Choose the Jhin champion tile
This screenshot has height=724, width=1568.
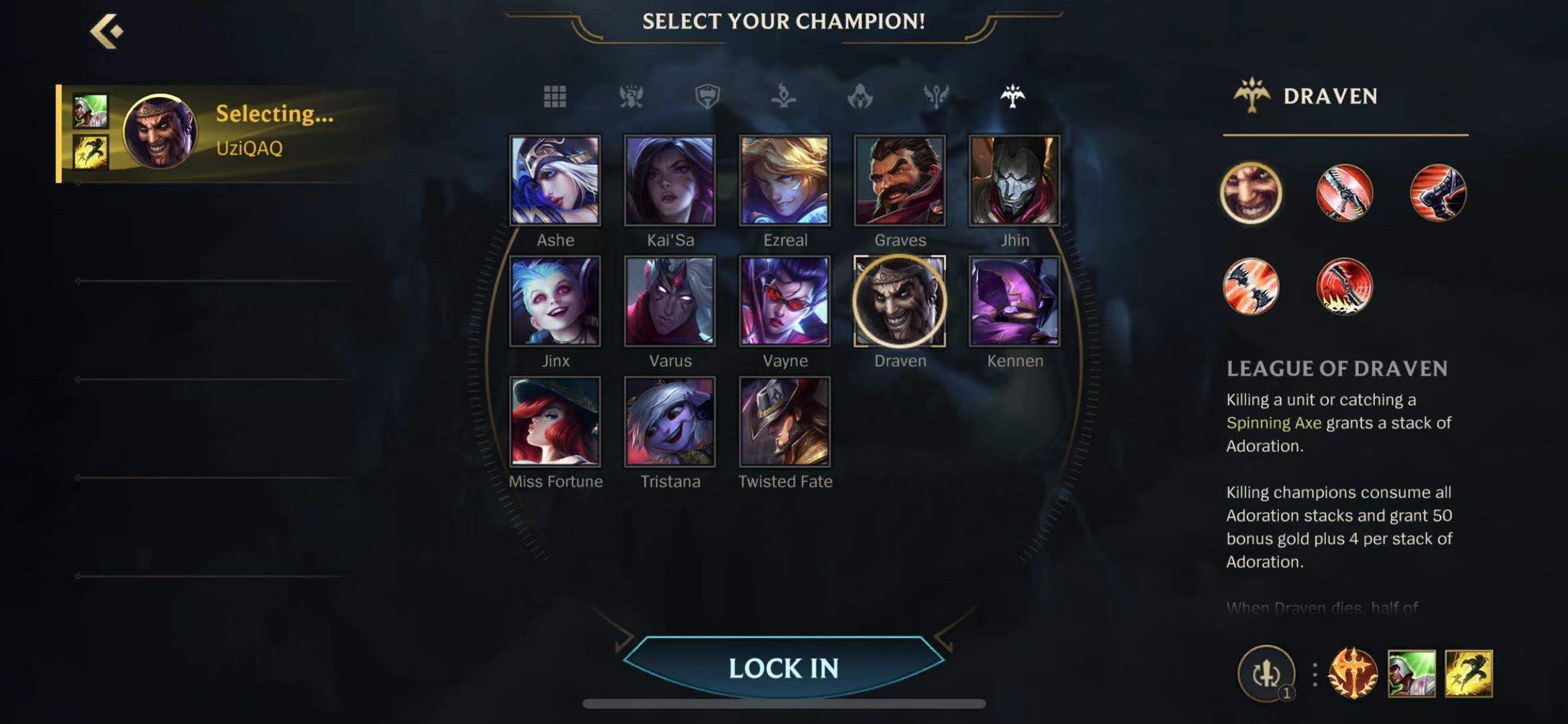[1014, 180]
